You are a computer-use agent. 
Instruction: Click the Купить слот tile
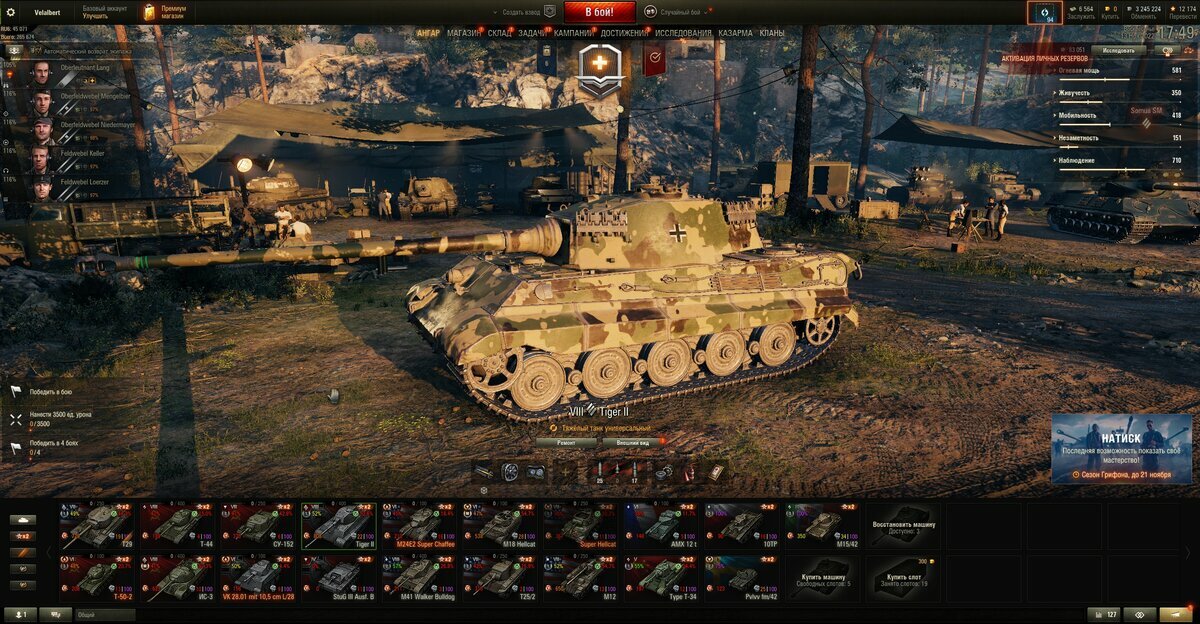click(x=902, y=577)
